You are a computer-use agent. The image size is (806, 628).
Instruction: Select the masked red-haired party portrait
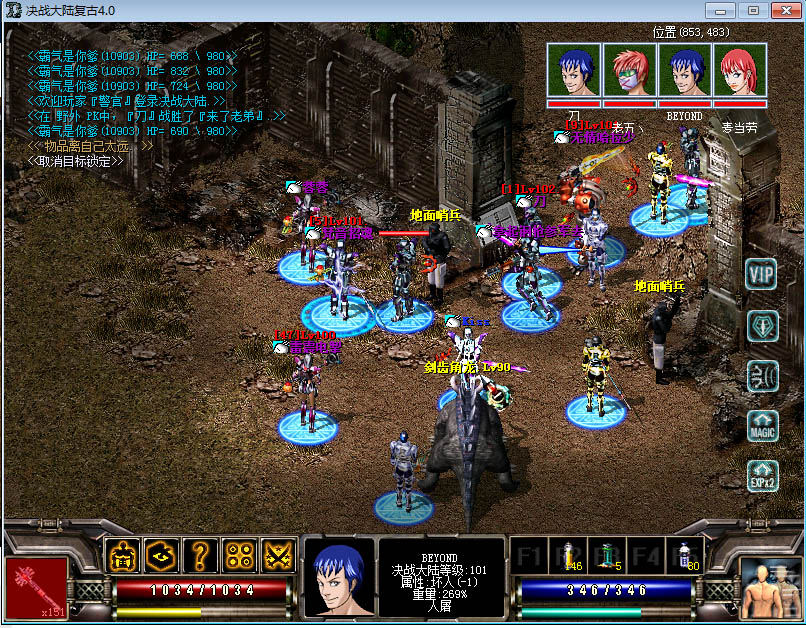click(630, 70)
